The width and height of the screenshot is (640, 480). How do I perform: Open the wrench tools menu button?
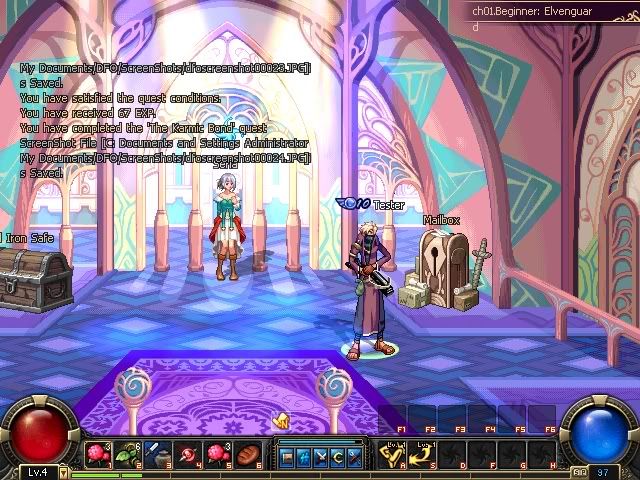click(x=353, y=457)
